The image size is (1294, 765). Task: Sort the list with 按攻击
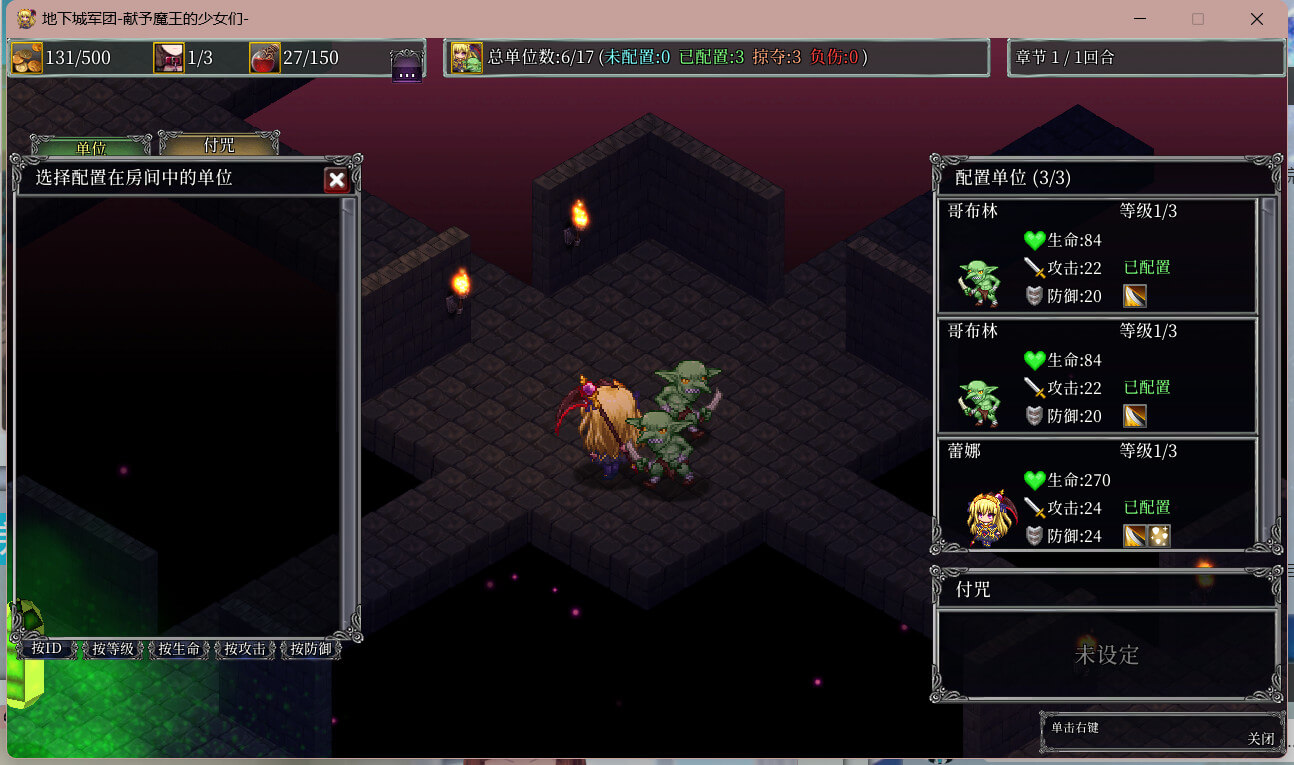tap(245, 649)
